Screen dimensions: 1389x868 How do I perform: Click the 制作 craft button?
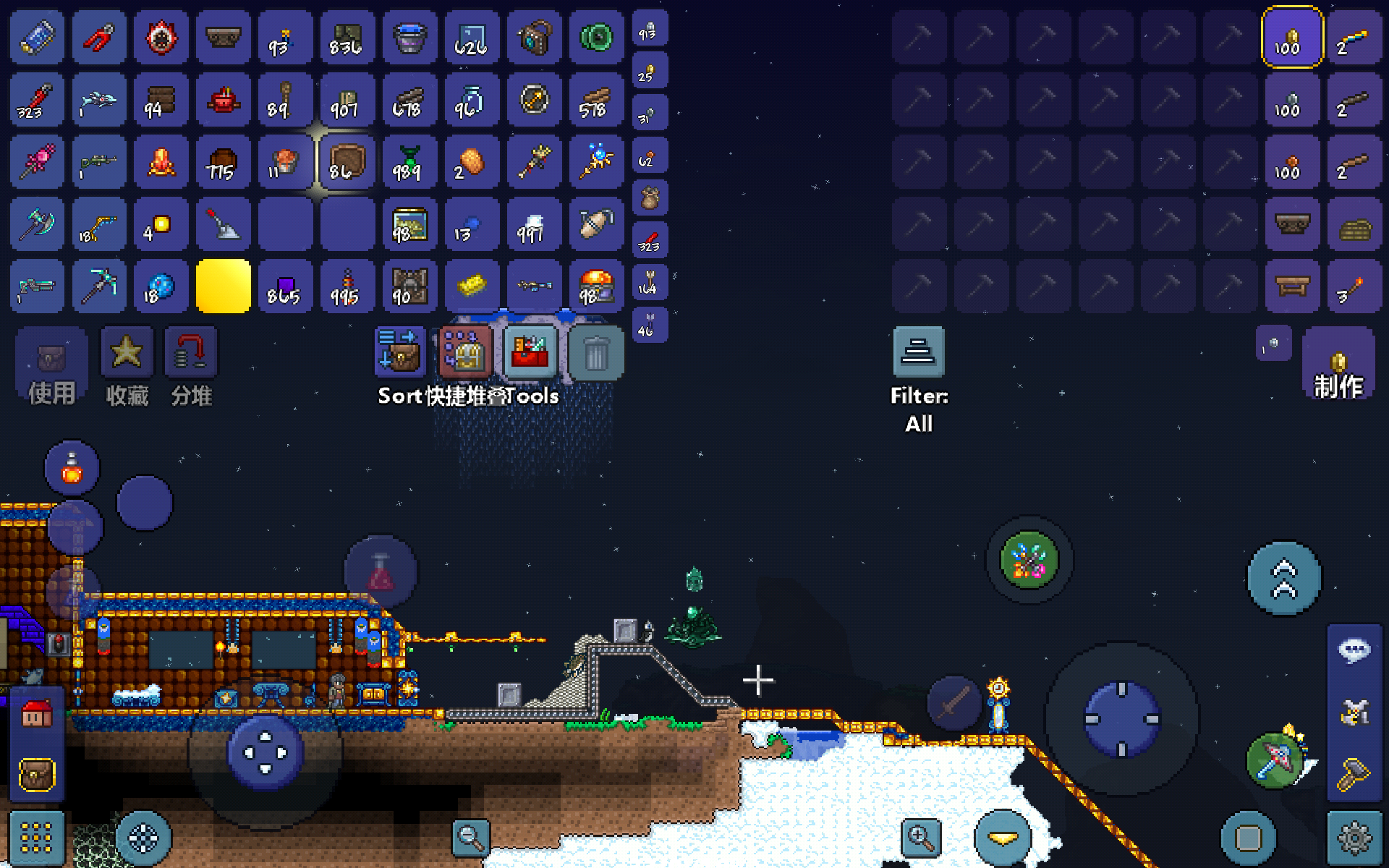(1338, 365)
